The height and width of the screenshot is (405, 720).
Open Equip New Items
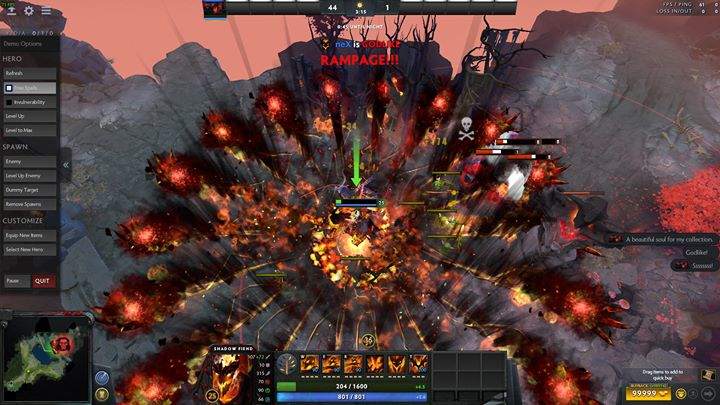pos(30,234)
